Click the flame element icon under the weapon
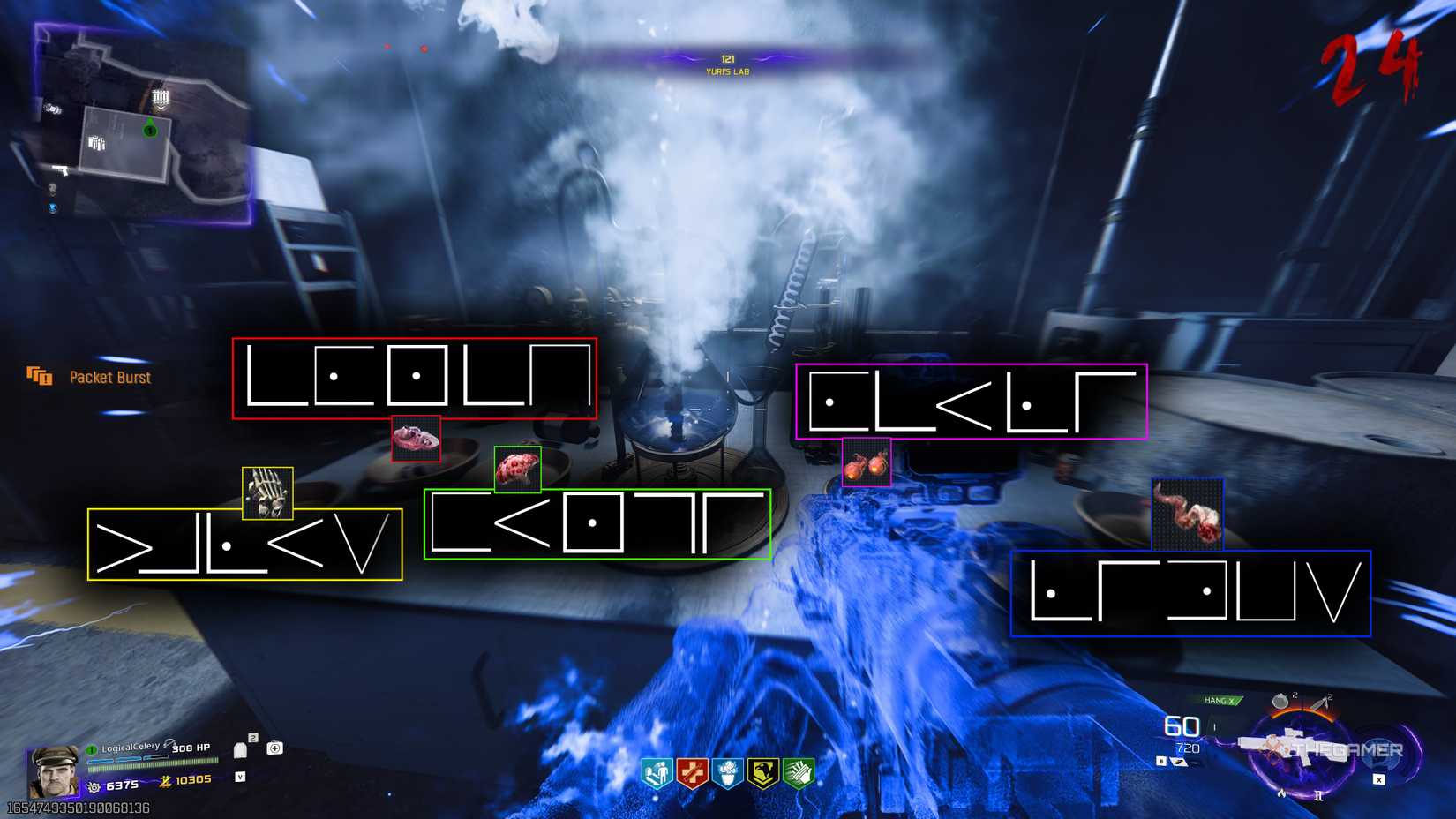The height and width of the screenshot is (819, 1456). point(1280,794)
